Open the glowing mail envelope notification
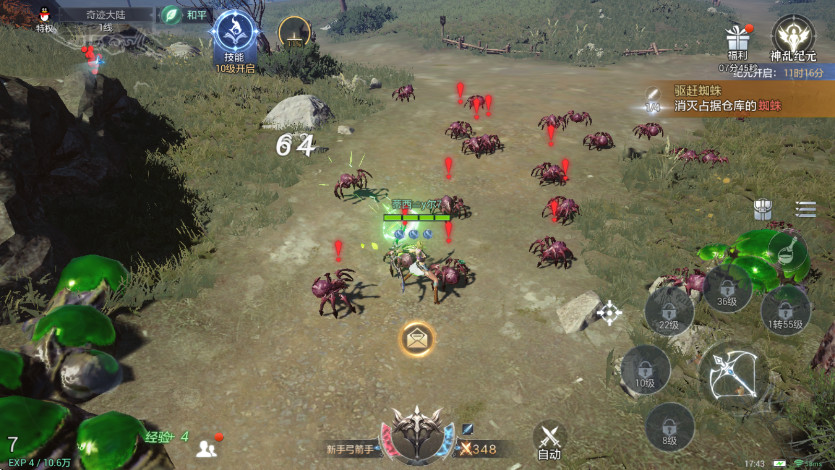The width and height of the screenshot is (835, 470). pos(417,339)
